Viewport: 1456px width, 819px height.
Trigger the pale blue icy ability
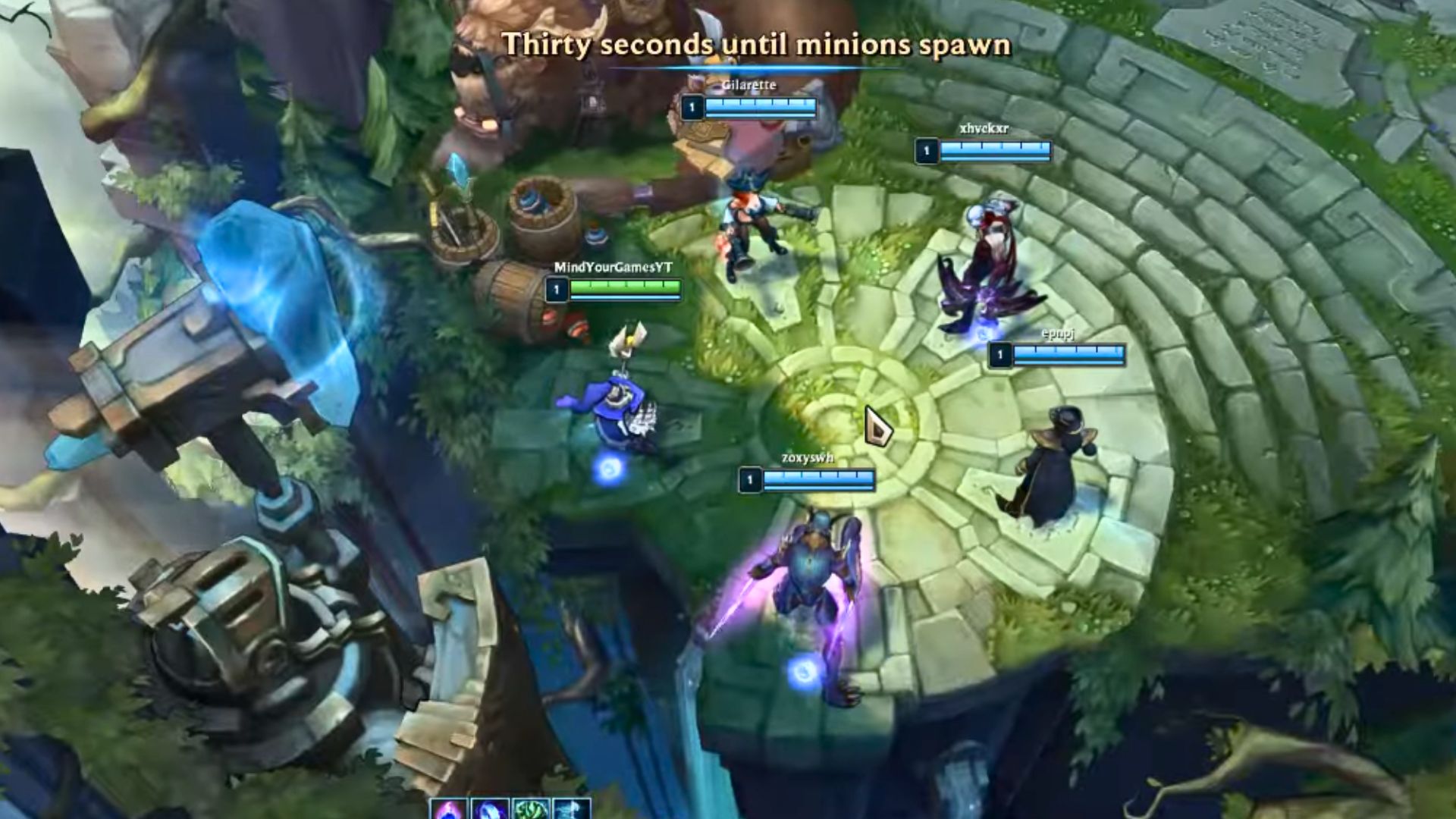click(x=572, y=810)
